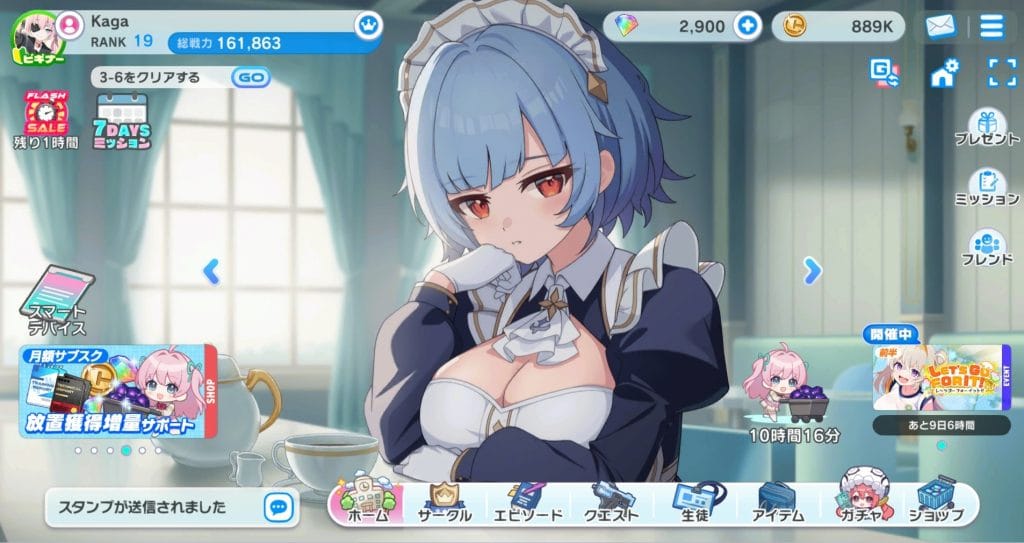Viewport: 1024px width, 543px height.
Task: Show next character with right arrow
Action: point(812,269)
